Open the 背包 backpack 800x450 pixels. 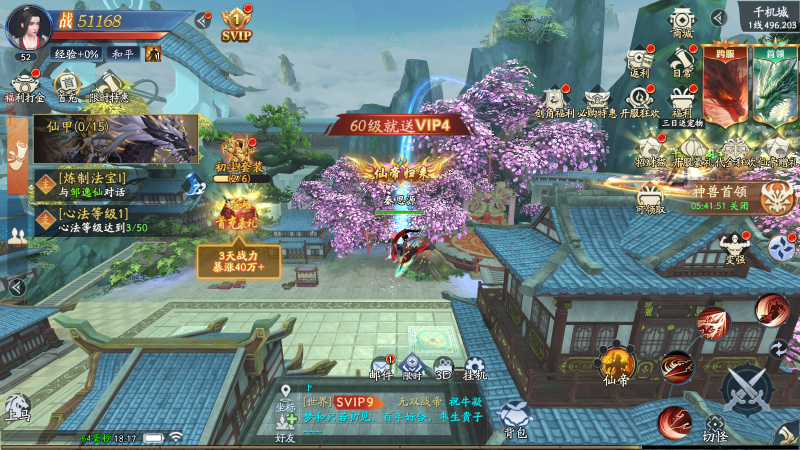tap(515, 418)
